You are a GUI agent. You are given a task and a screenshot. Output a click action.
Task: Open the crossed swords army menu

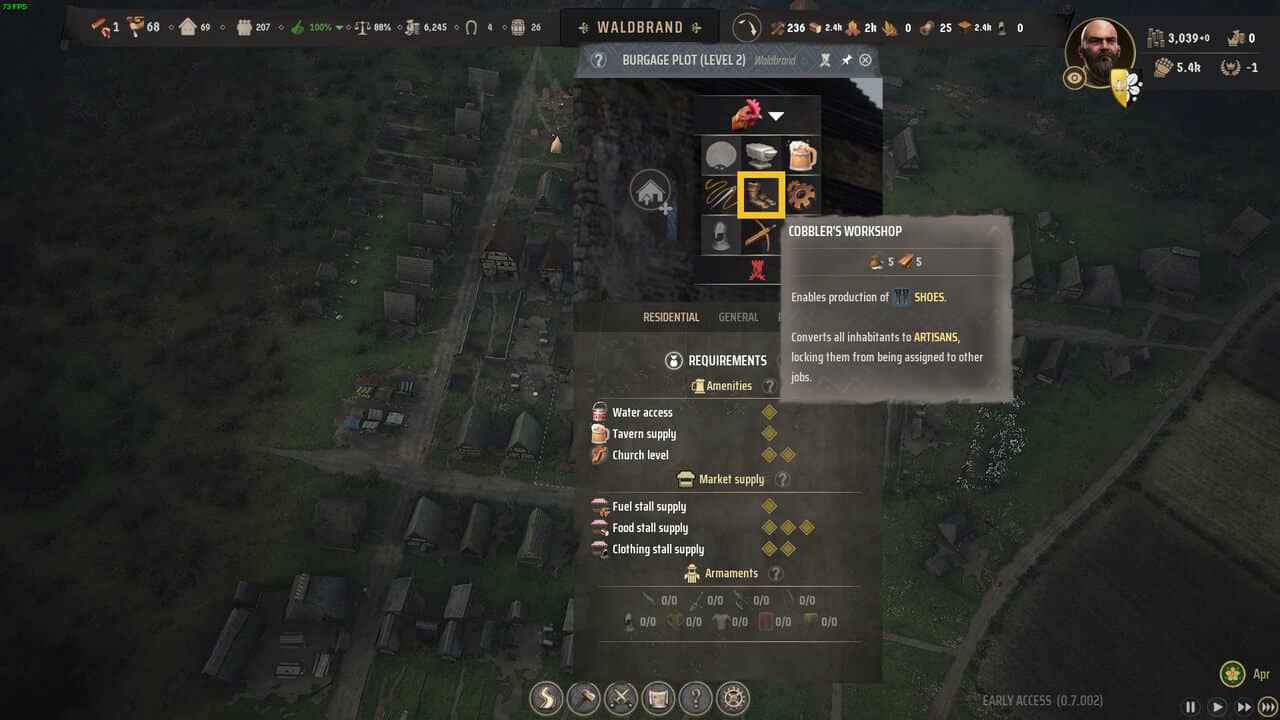[620, 697]
